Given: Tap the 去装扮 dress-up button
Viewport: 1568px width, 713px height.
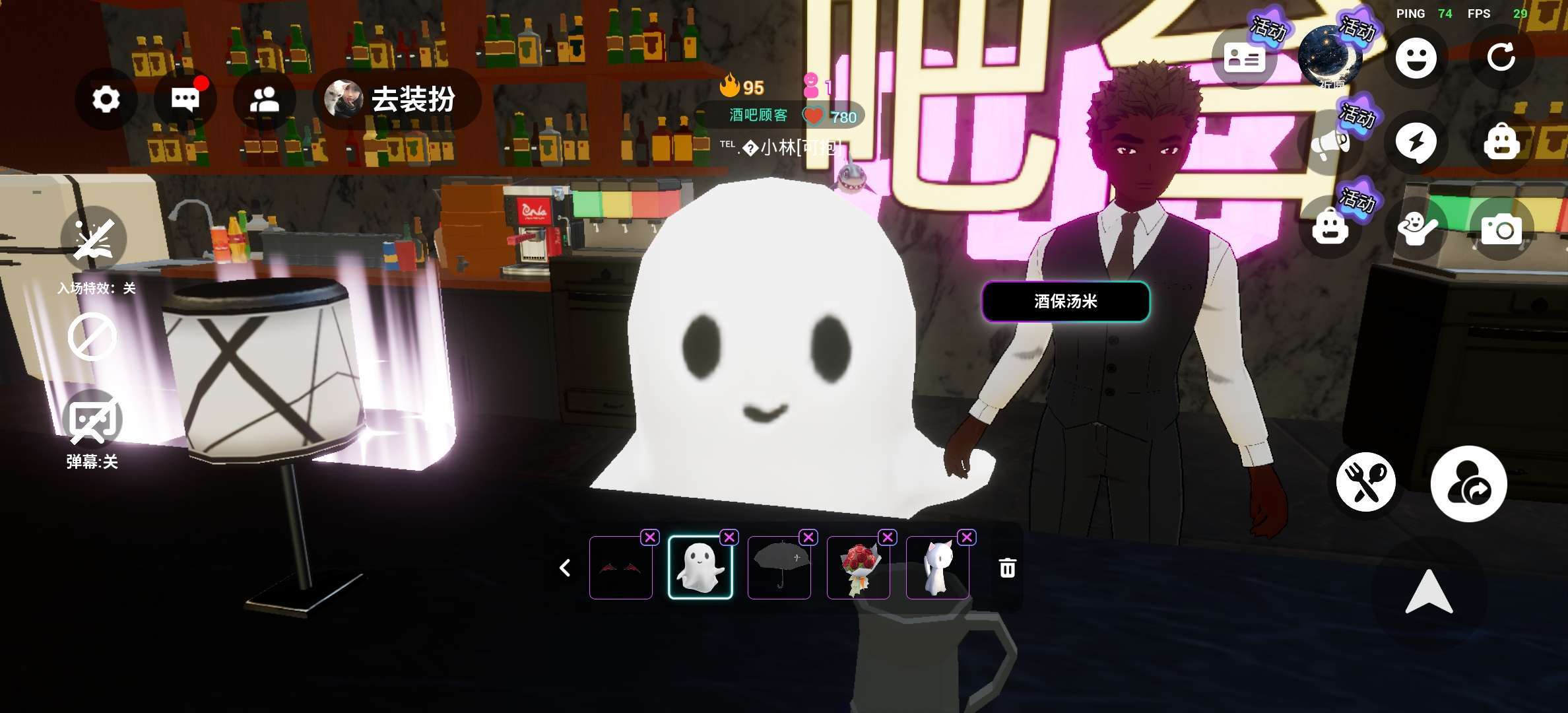Looking at the screenshot, I should tap(398, 100).
